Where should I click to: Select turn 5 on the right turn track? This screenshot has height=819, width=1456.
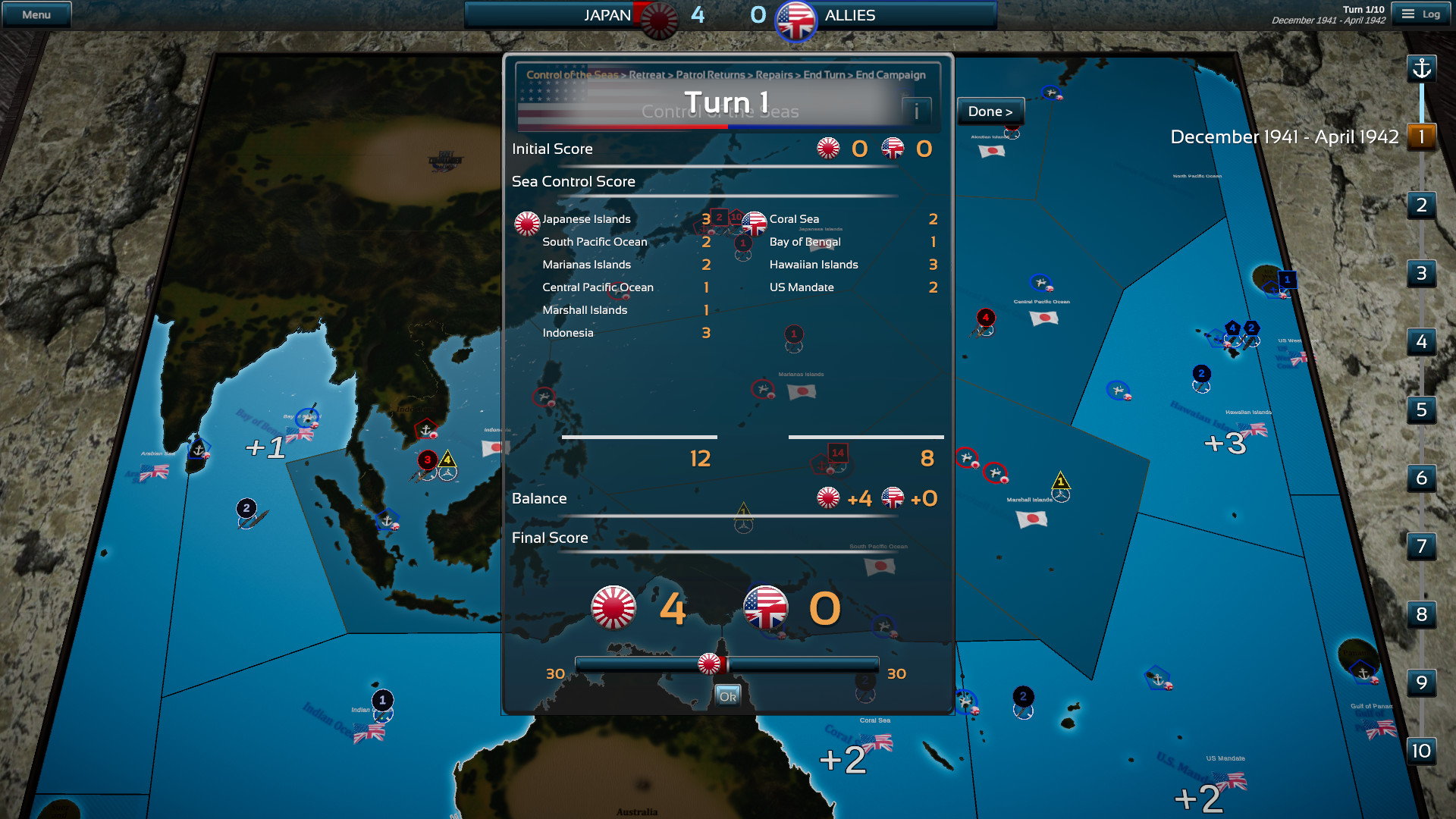(1422, 410)
